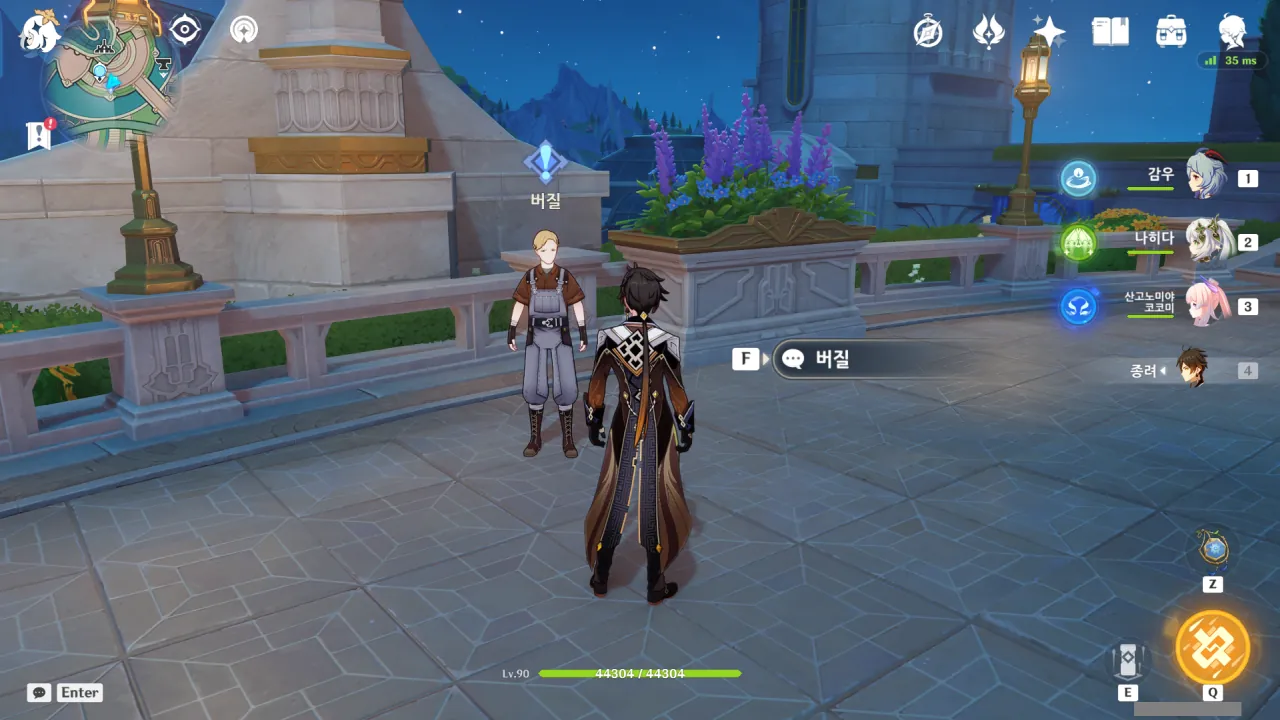The width and height of the screenshot is (1280, 720).
Task: Open the four-pointed star wish icon
Action: point(1049,32)
